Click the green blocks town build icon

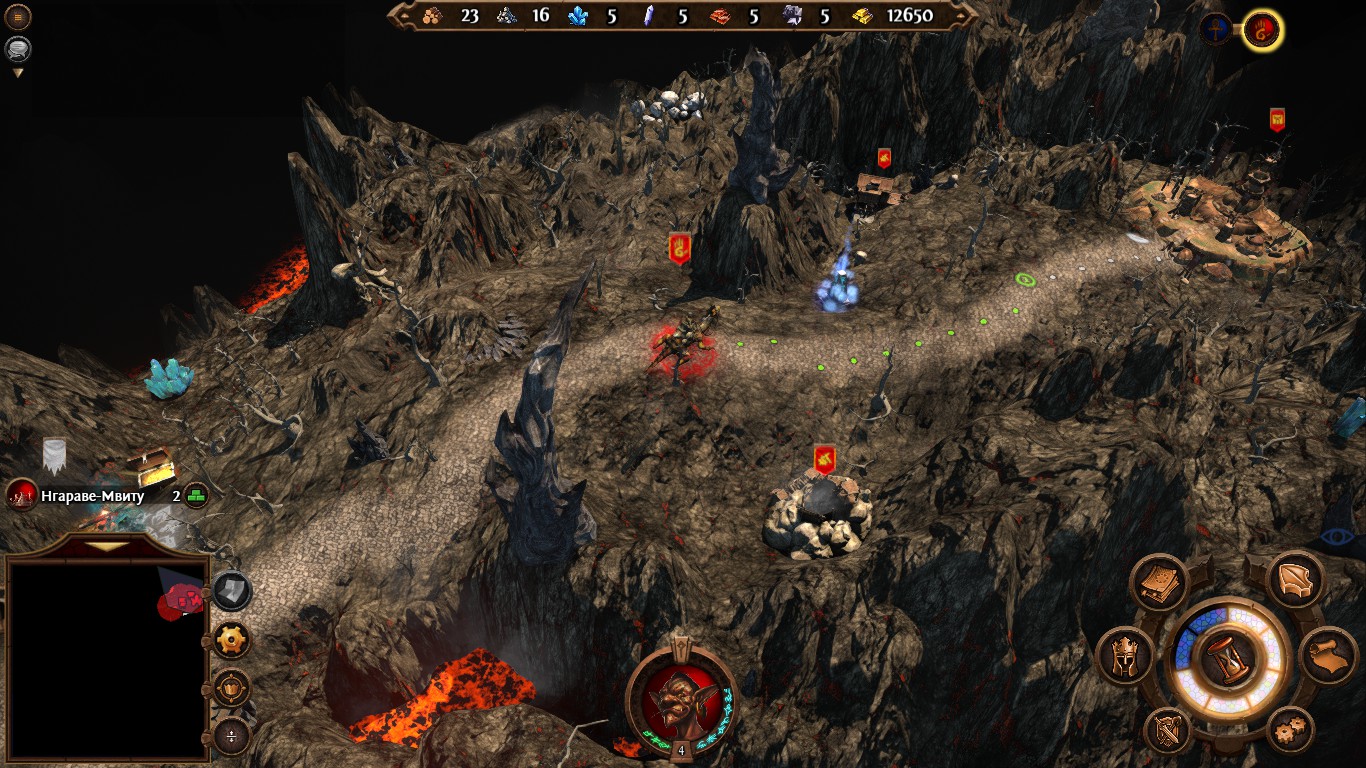point(196,495)
